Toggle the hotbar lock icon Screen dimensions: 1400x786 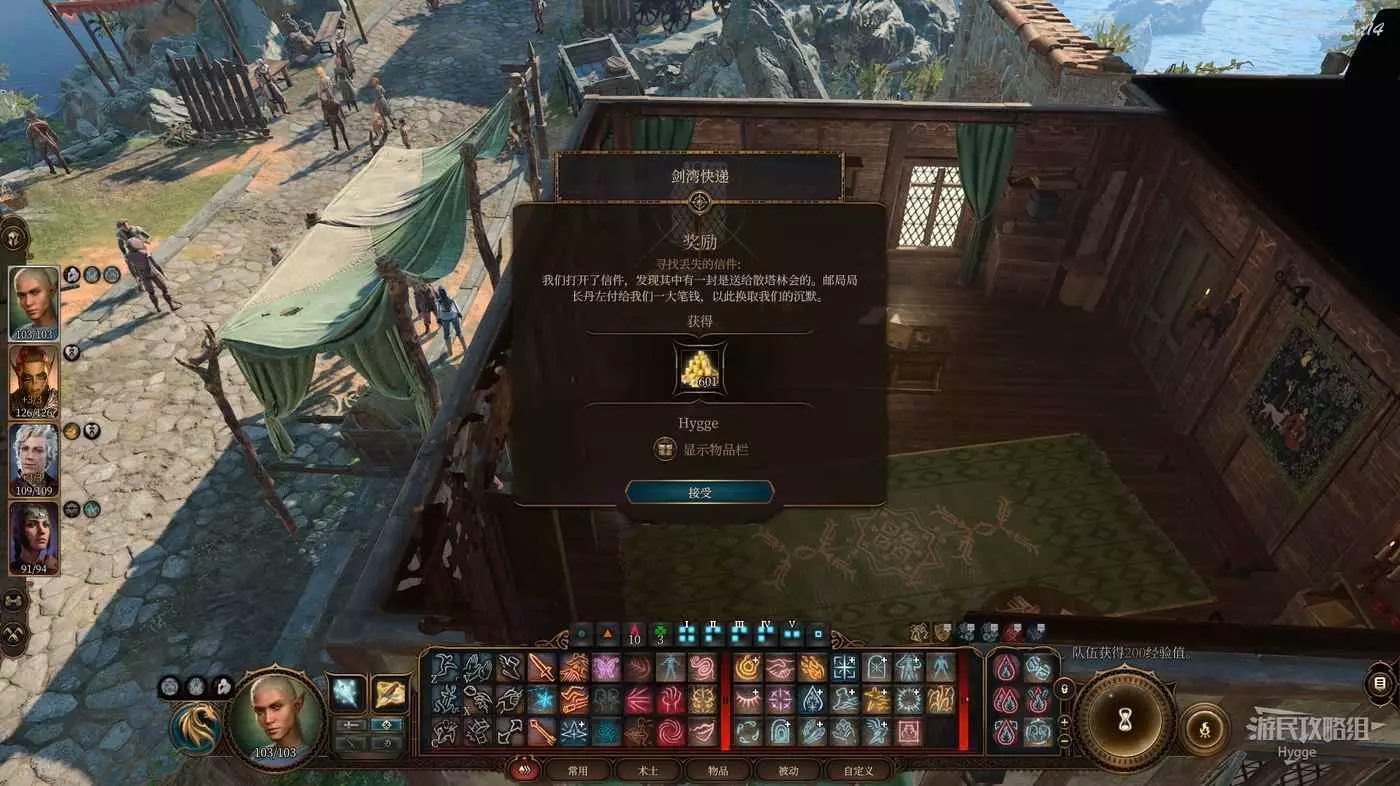tap(1065, 689)
